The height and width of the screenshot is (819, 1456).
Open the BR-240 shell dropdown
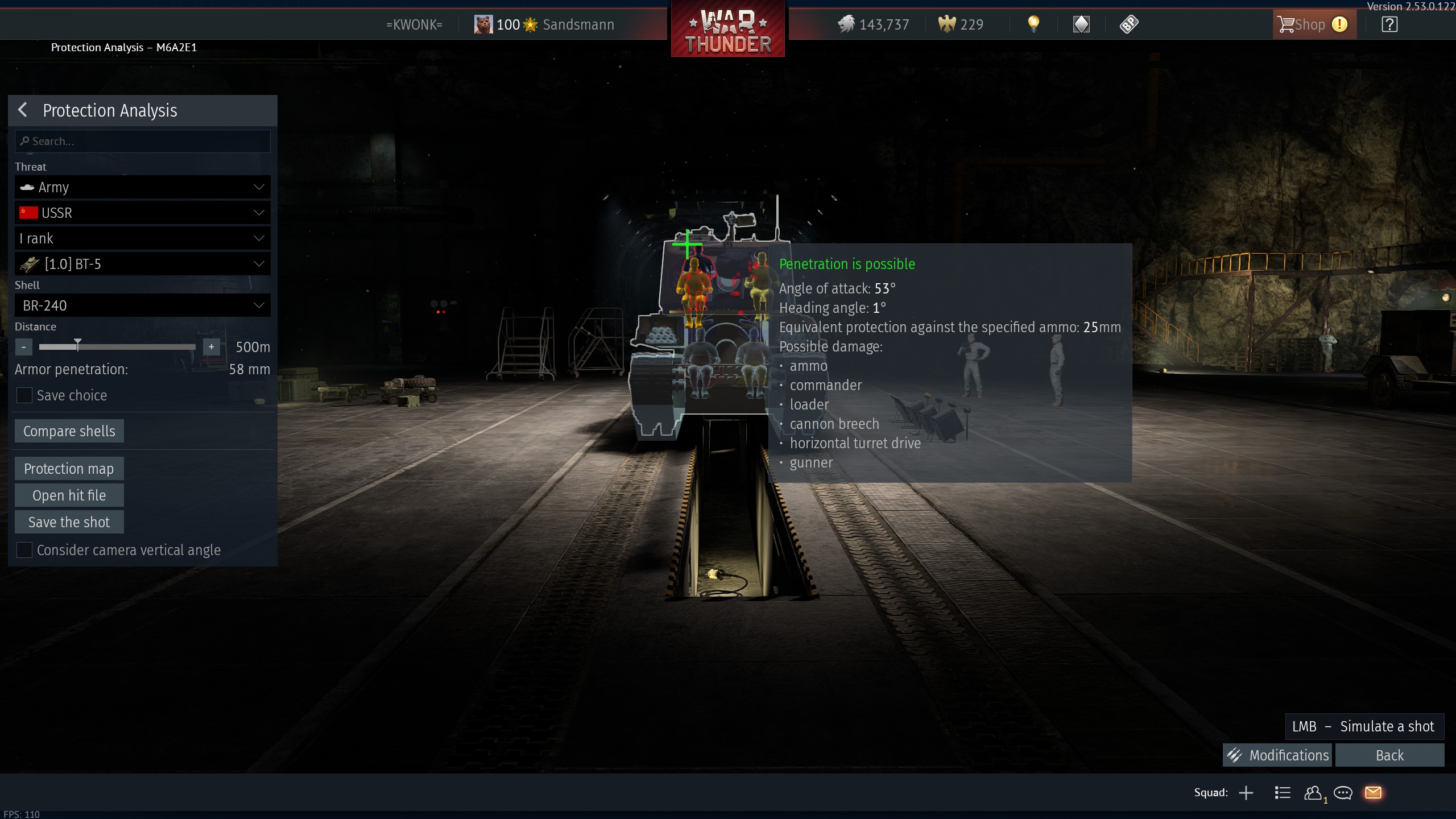pos(142,305)
